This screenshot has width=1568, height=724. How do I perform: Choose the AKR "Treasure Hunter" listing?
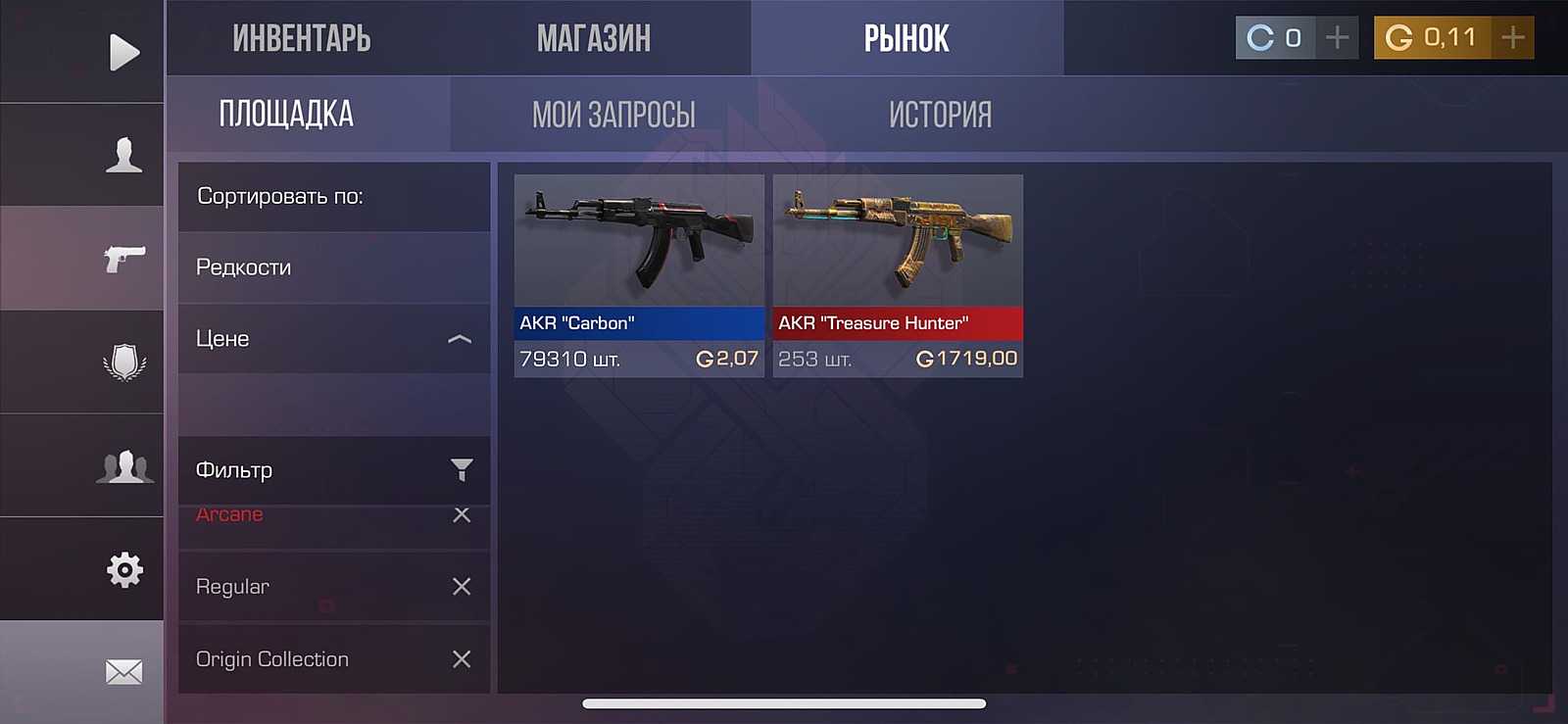click(x=898, y=274)
